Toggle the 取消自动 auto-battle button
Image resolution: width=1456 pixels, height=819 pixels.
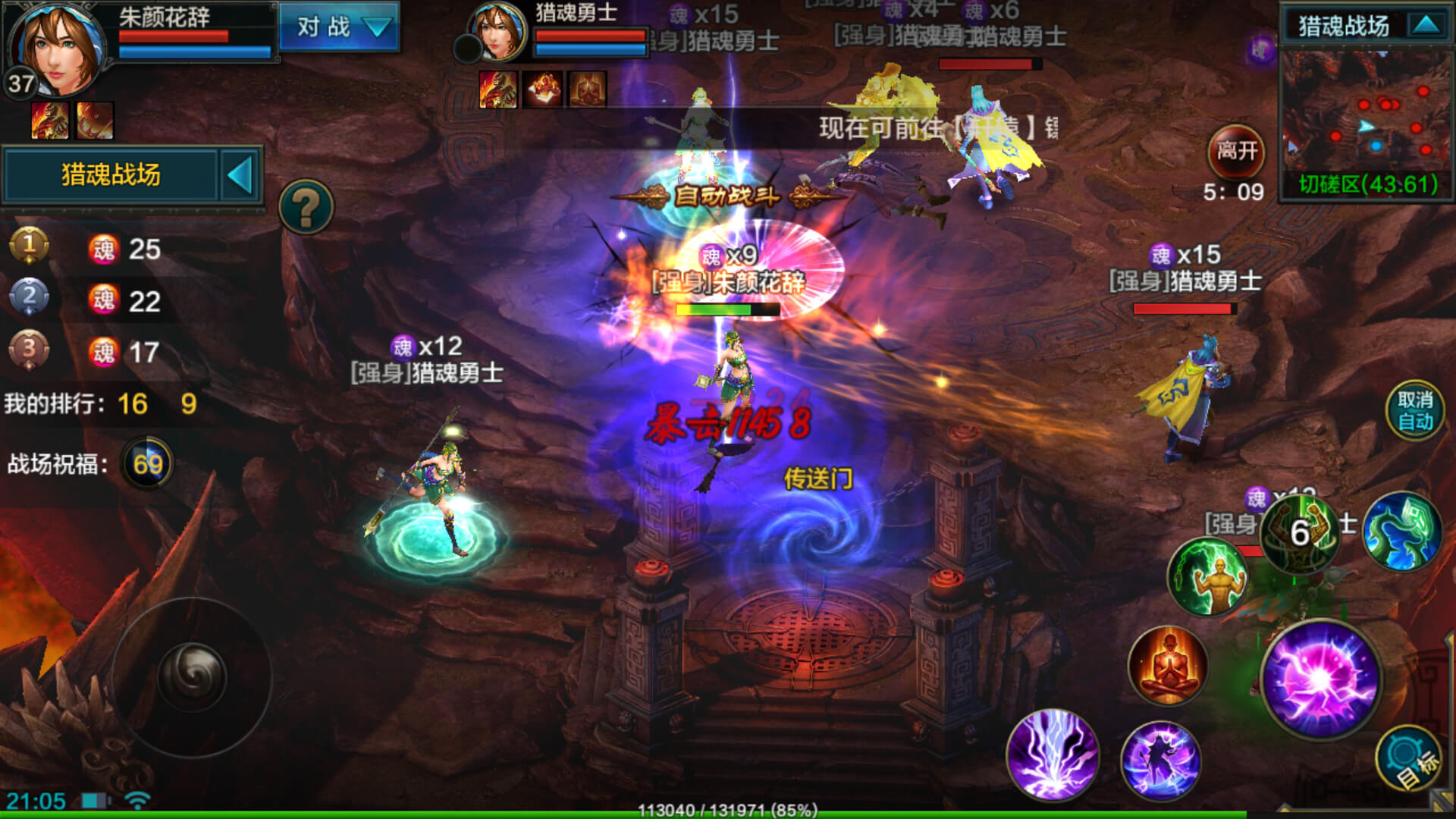tap(1414, 411)
